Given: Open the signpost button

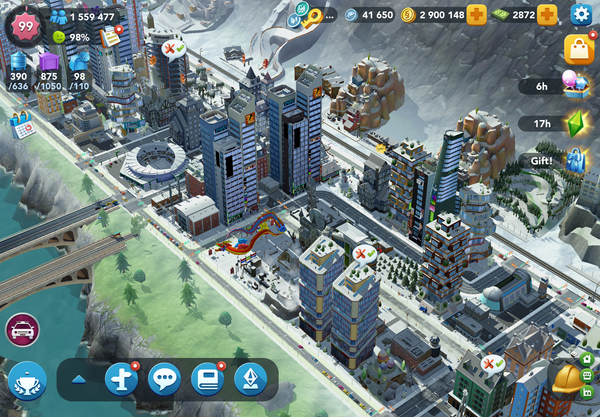Looking at the screenshot, I should click(121, 378).
